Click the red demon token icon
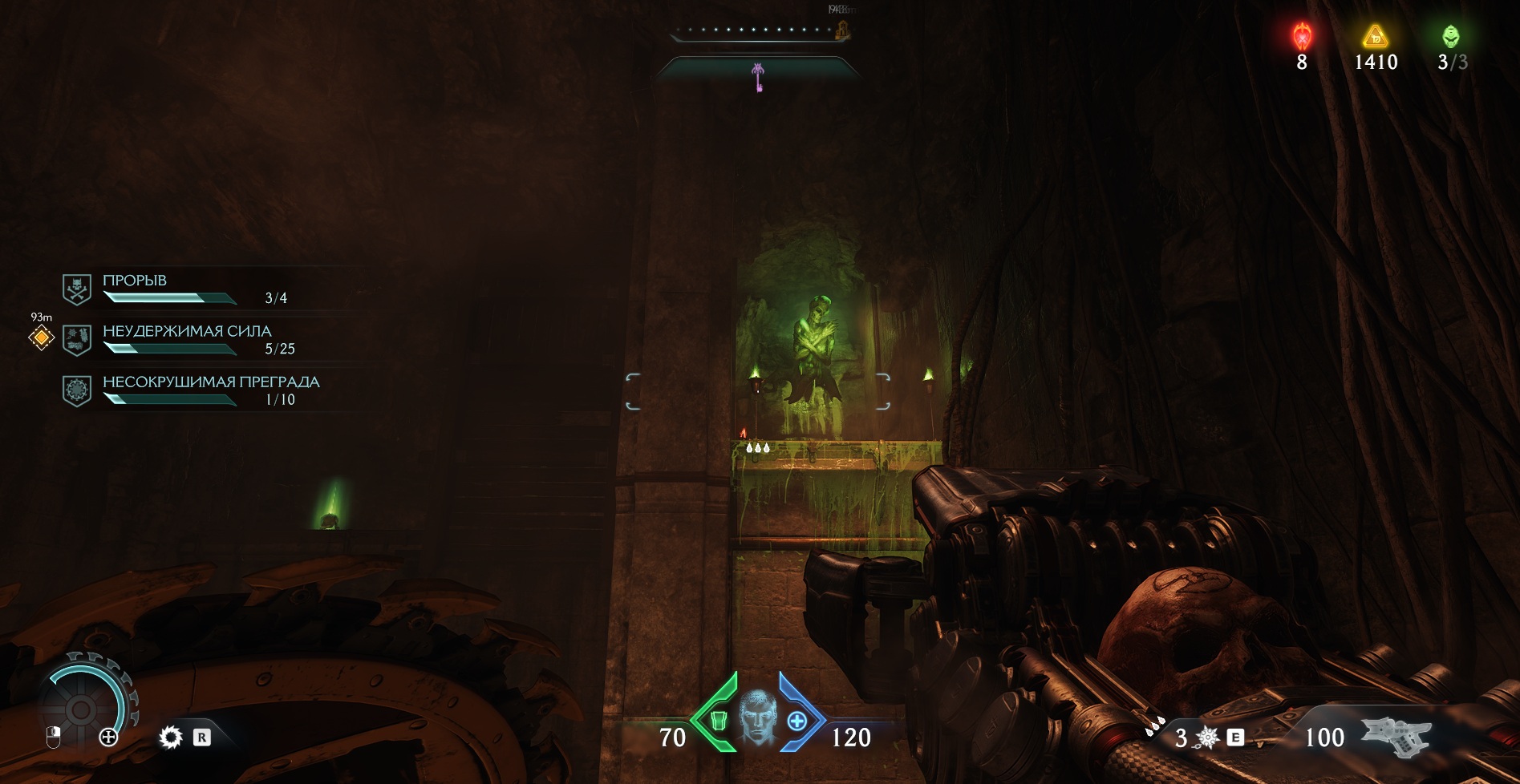This screenshot has width=1520, height=784. click(x=1302, y=37)
